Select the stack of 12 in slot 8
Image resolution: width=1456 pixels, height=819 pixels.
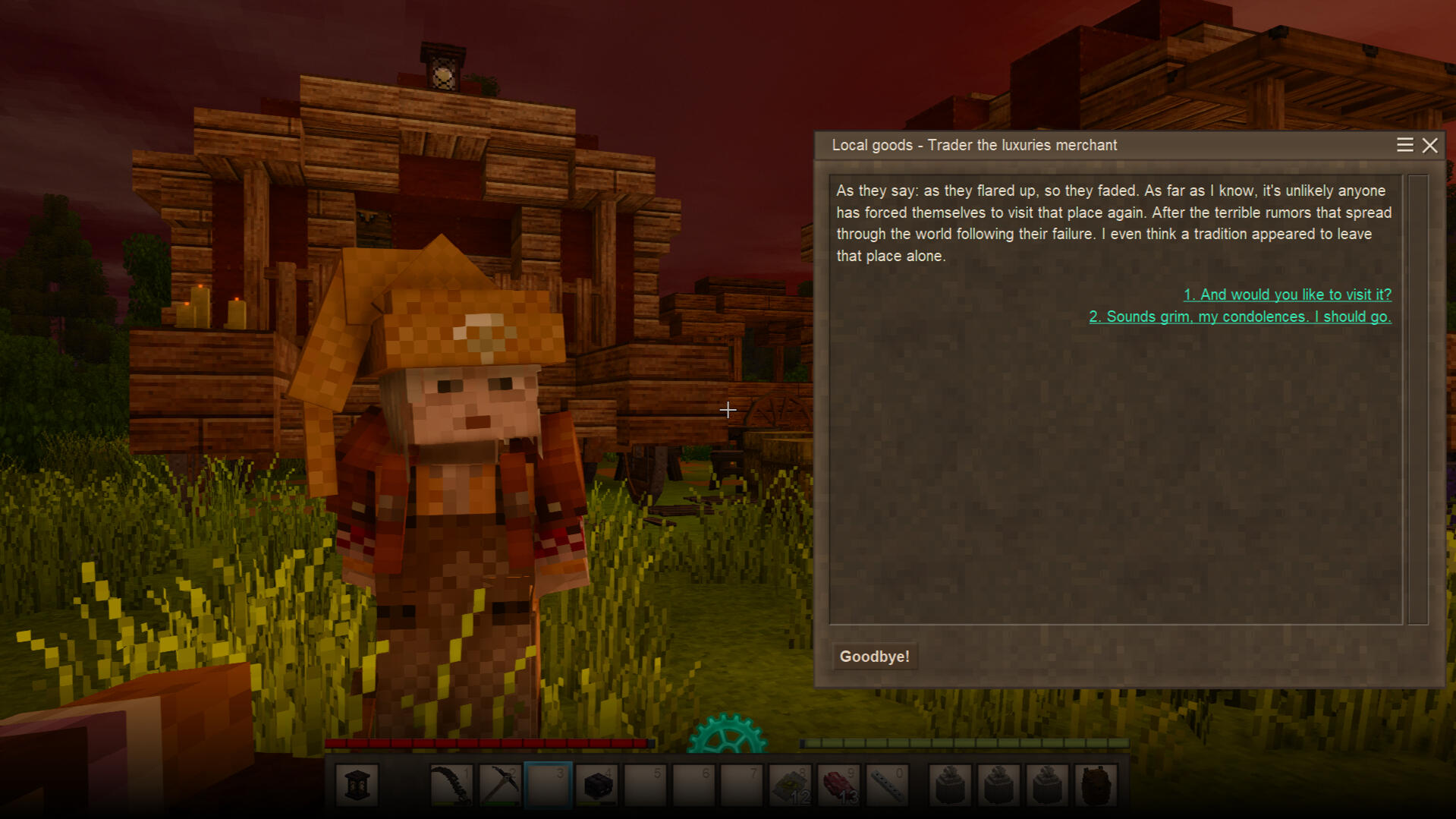click(791, 785)
